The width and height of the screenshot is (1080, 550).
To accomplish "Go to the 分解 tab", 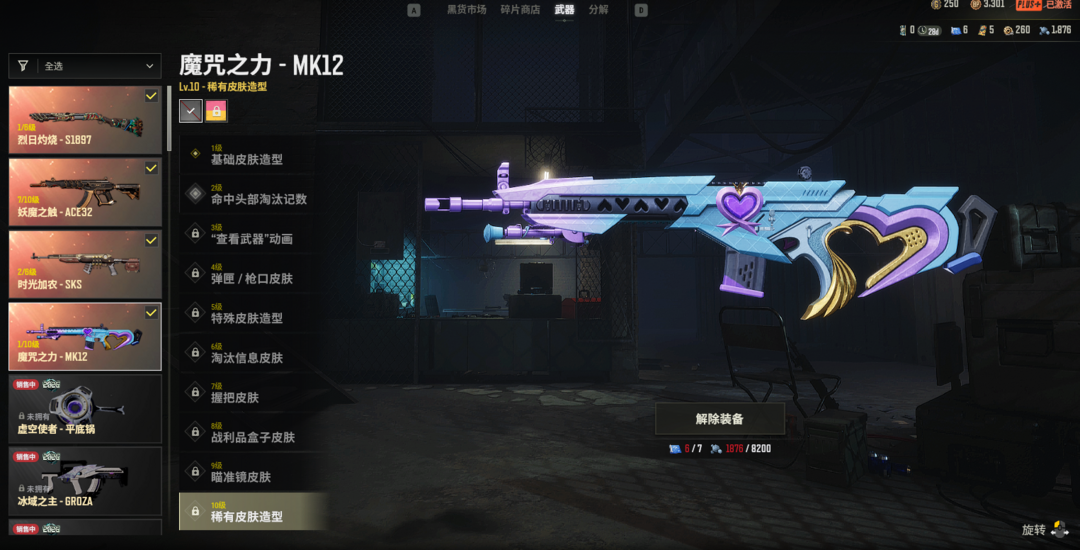I will (598, 10).
